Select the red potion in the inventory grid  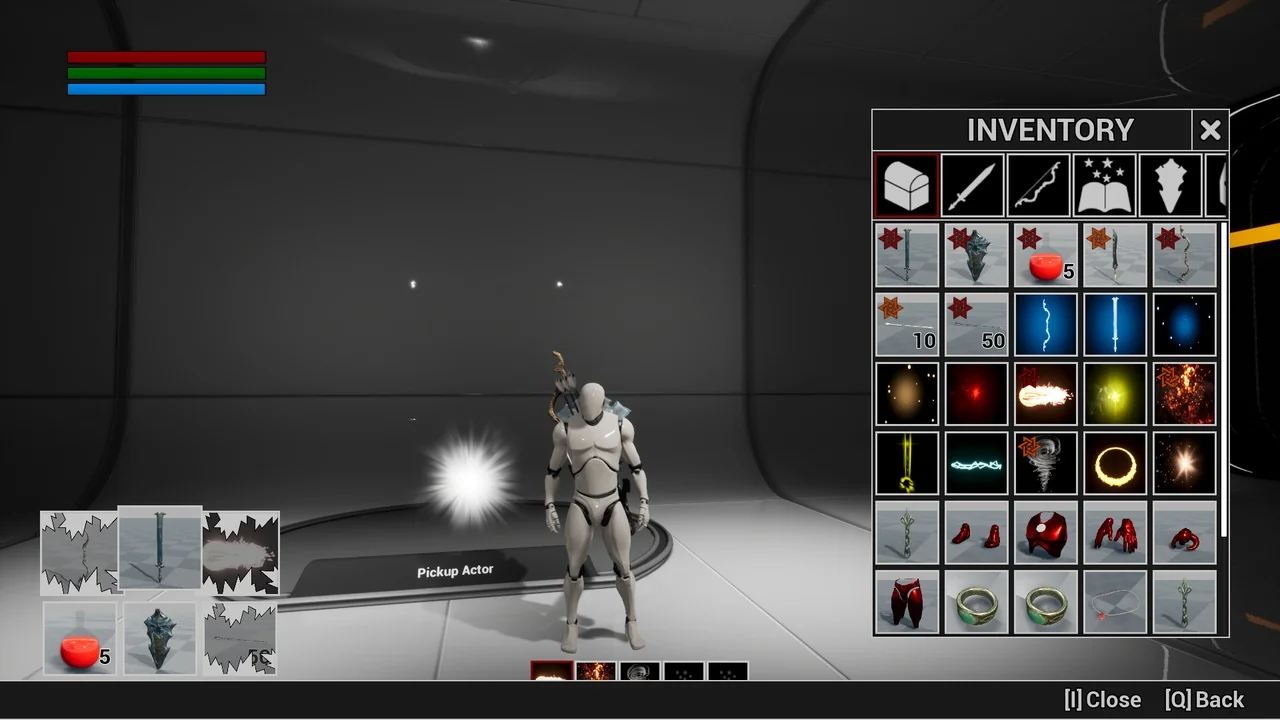click(x=1046, y=255)
